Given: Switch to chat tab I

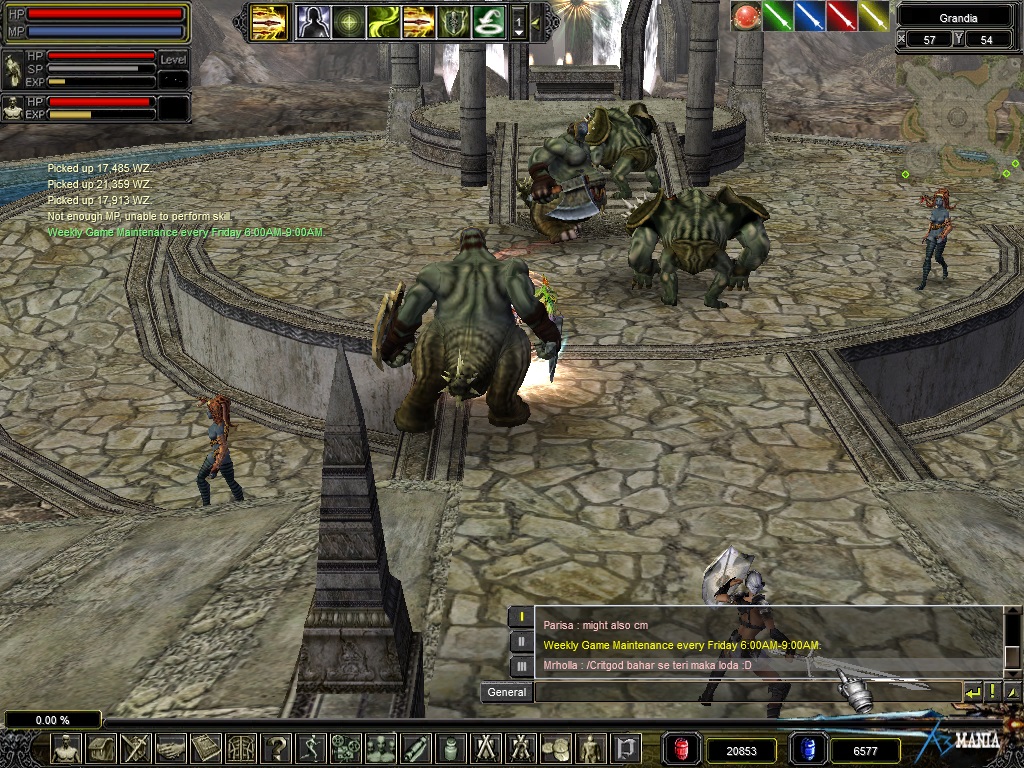Looking at the screenshot, I should pyautogui.click(x=521, y=618).
